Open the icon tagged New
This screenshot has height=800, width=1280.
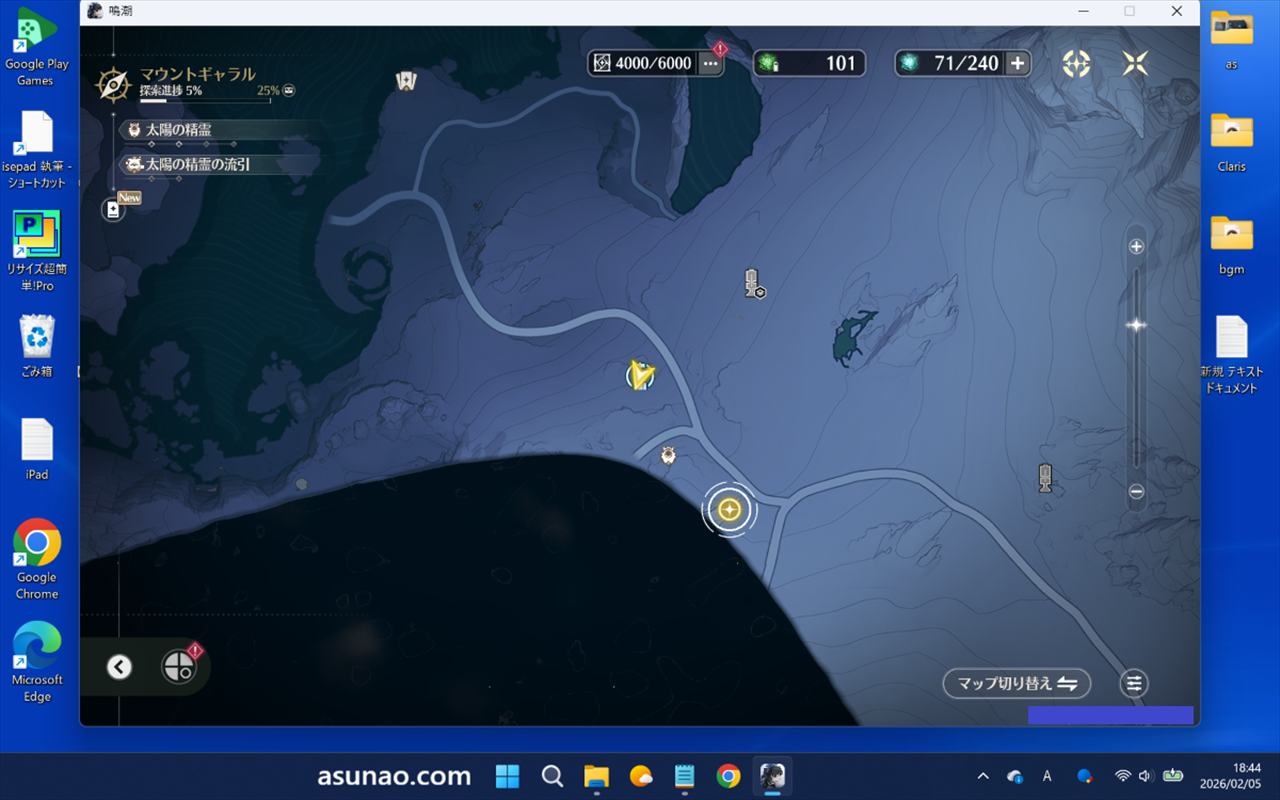click(x=113, y=209)
